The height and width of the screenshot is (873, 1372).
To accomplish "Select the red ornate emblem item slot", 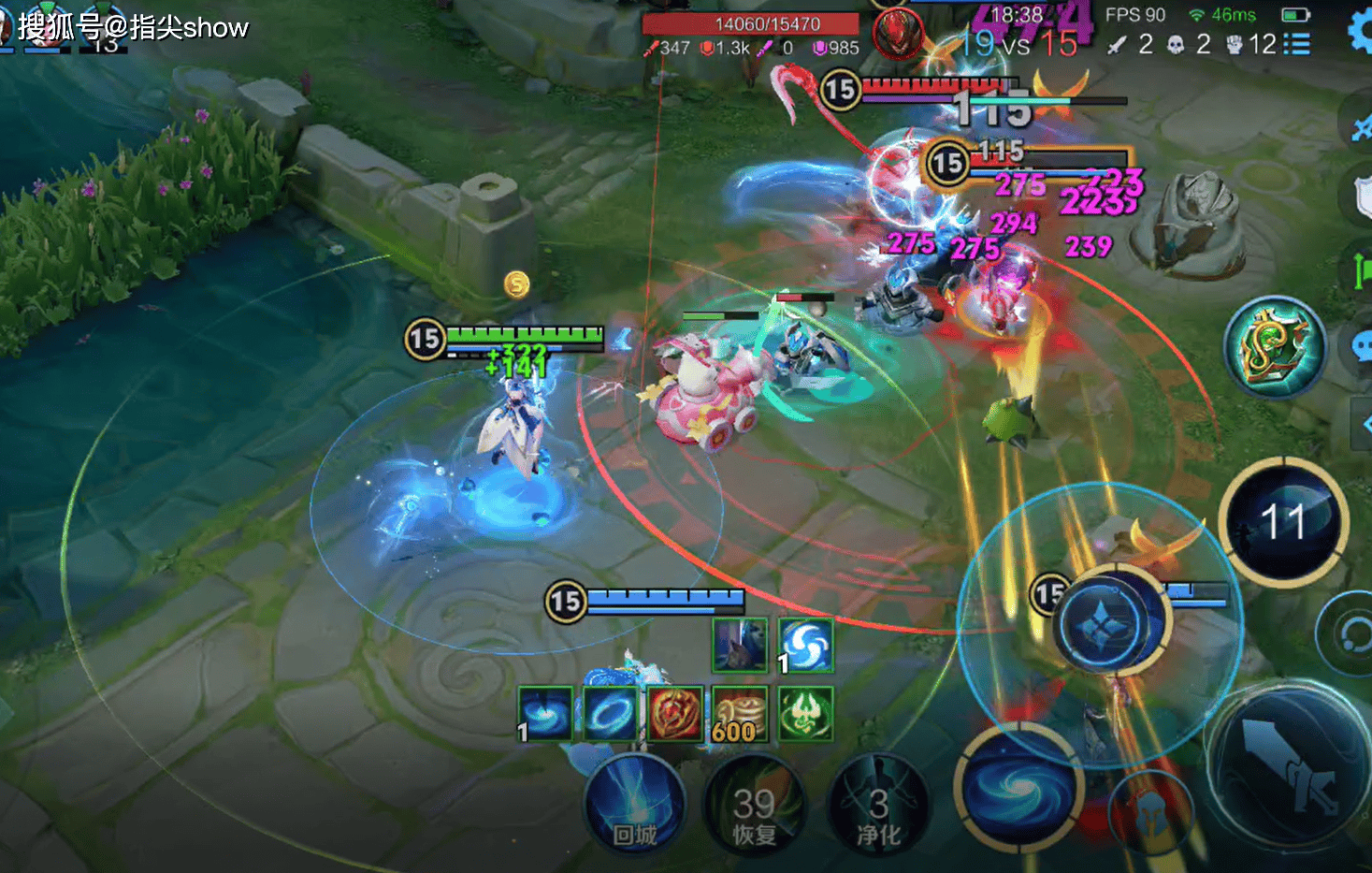I will click(x=674, y=714).
